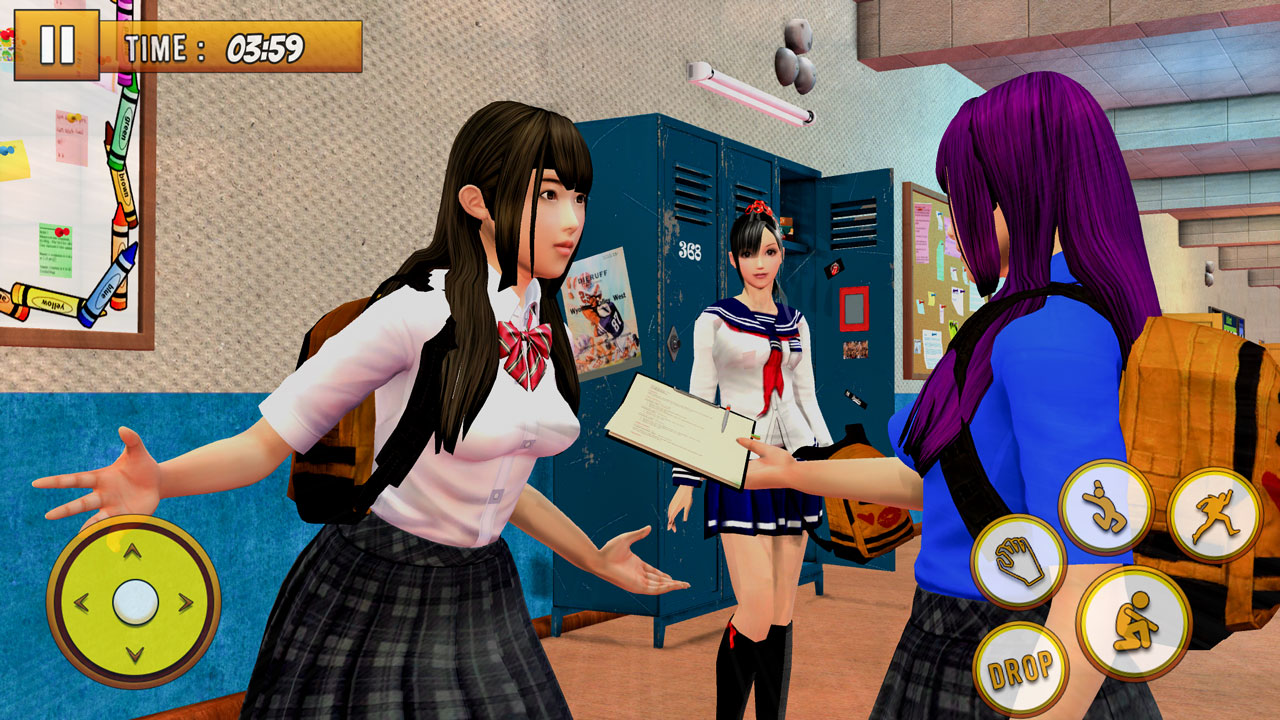1280x720 pixels.
Task: Use the grabbing hand action button
Action: click(x=1018, y=561)
